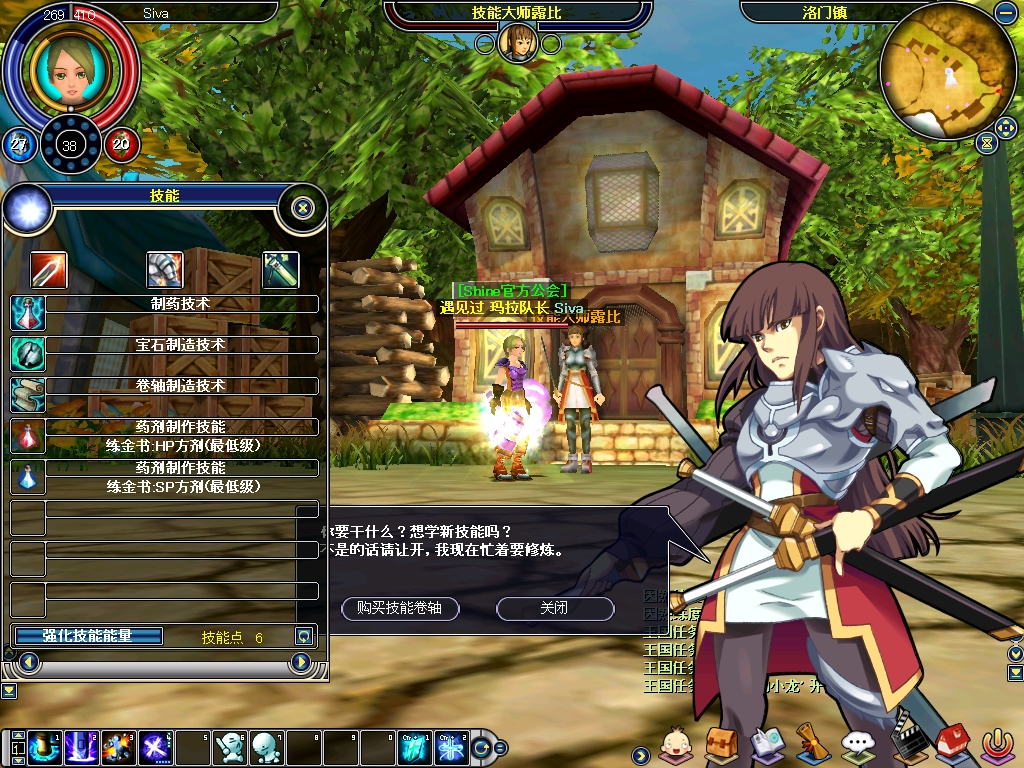Select the 宝石制造技术 skill row

pos(180,345)
